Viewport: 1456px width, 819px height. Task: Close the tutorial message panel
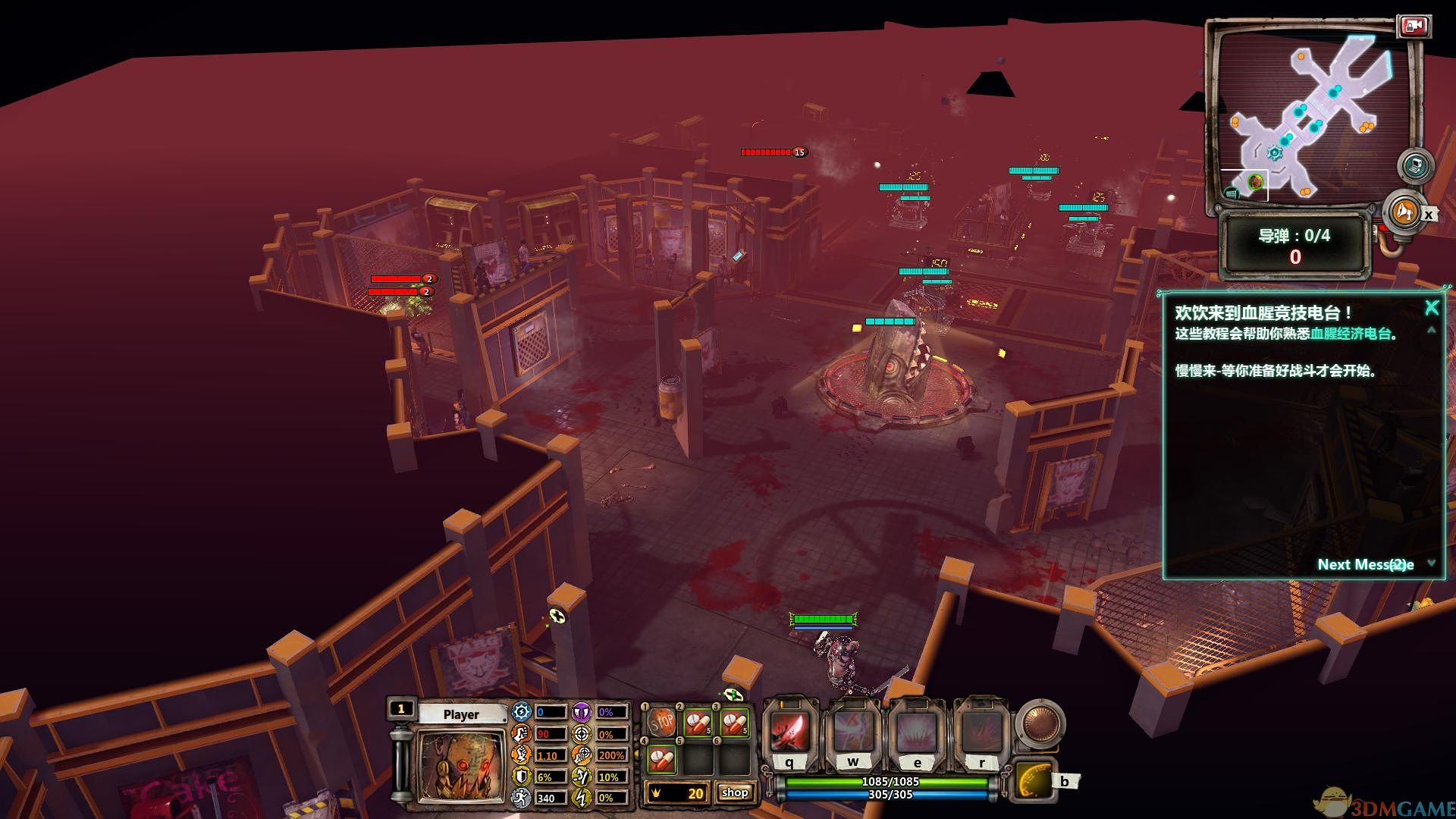[x=1431, y=307]
